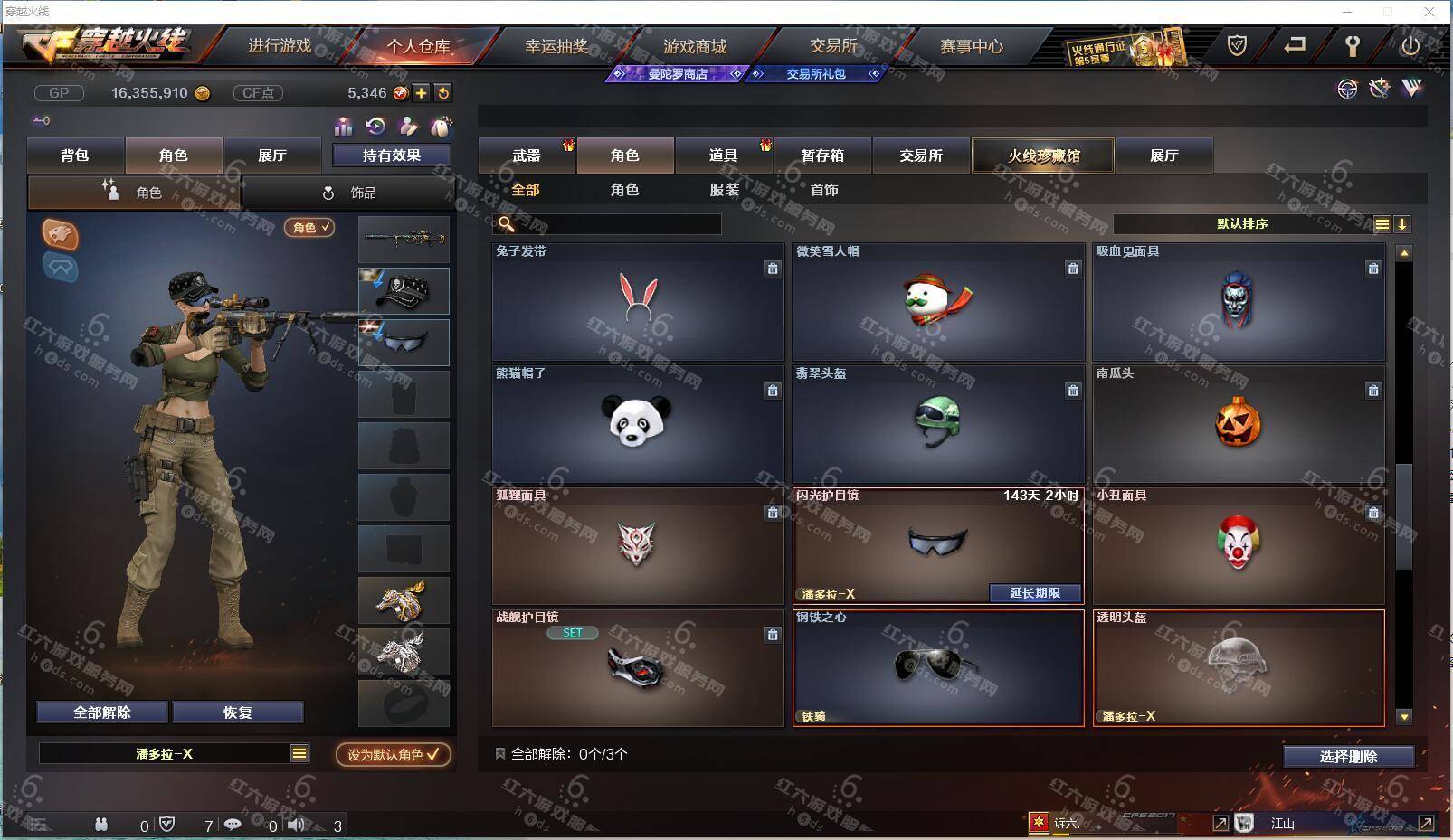Select the 兔子发带 bunny ears item
1453x840 pixels.
tap(637, 302)
